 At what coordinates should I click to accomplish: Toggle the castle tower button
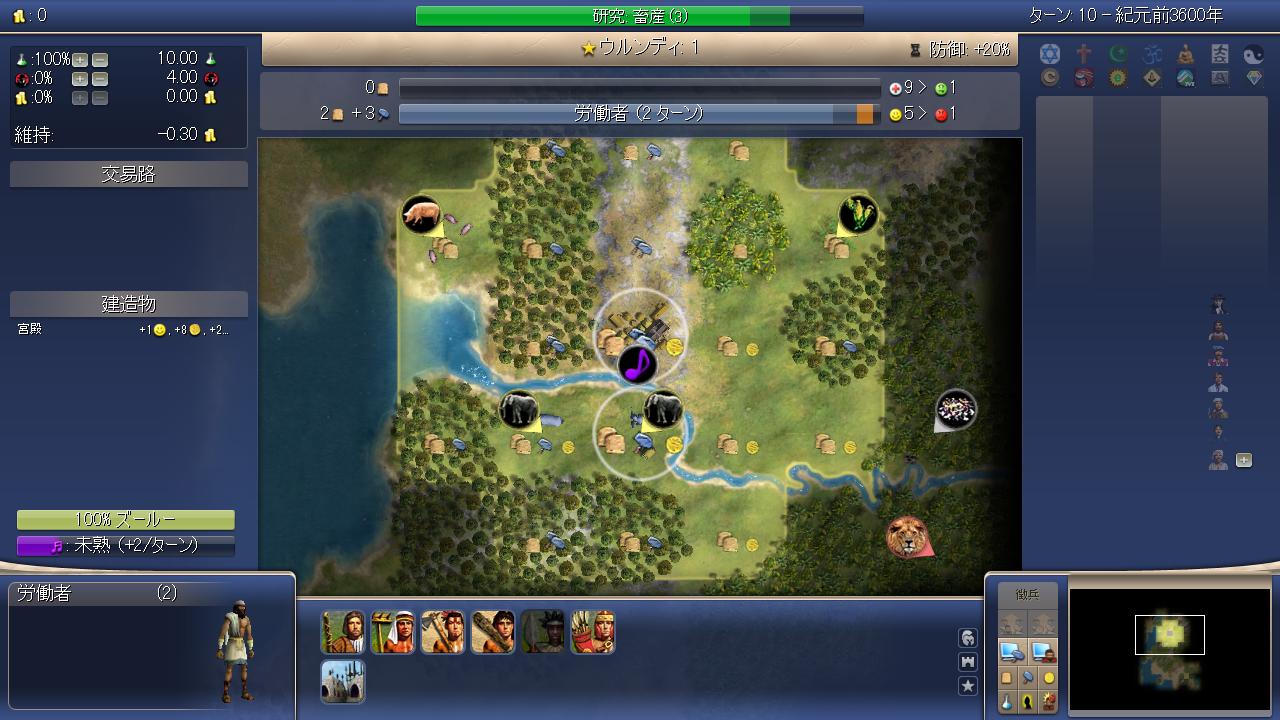pyautogui.click(x=968, y=662)
